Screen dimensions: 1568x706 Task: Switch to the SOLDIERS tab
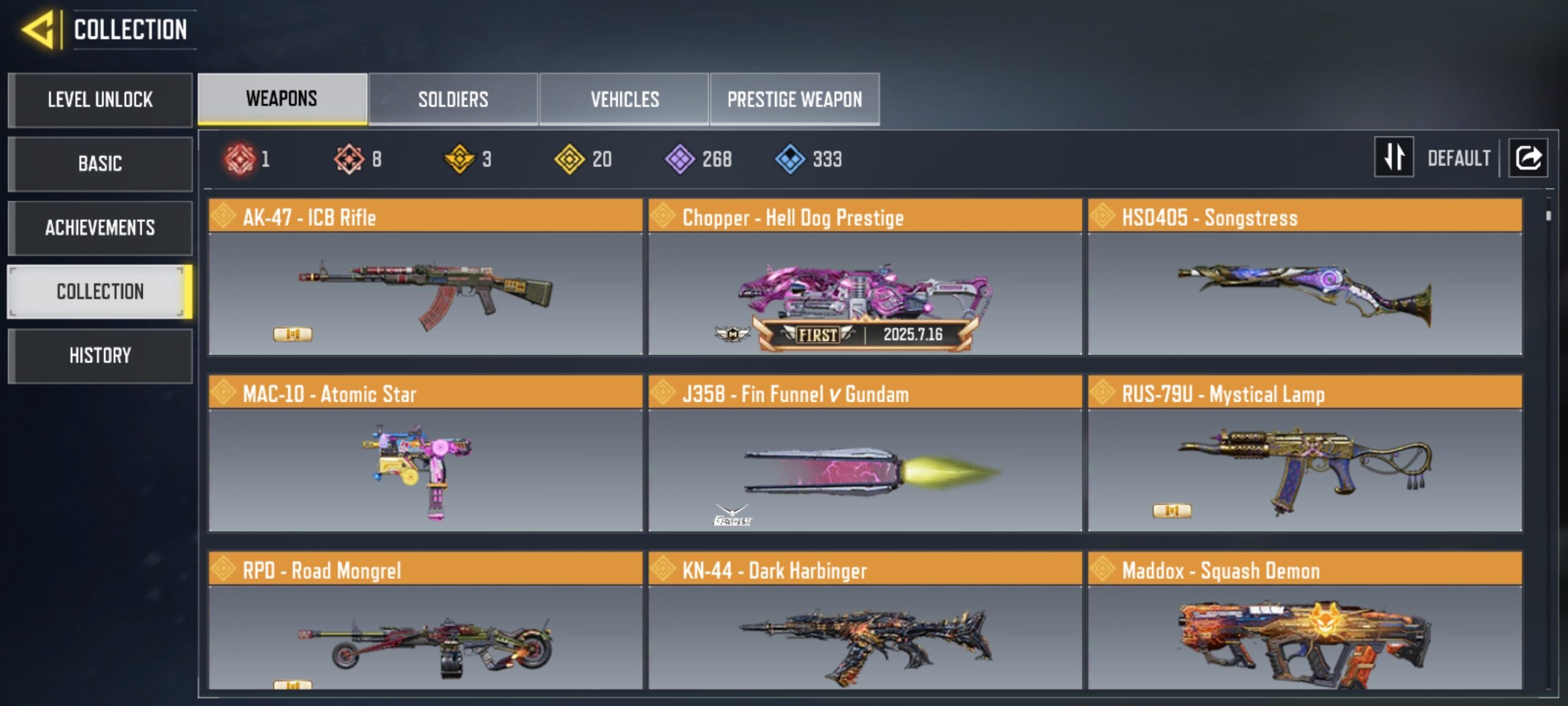[x=453, y=99]
